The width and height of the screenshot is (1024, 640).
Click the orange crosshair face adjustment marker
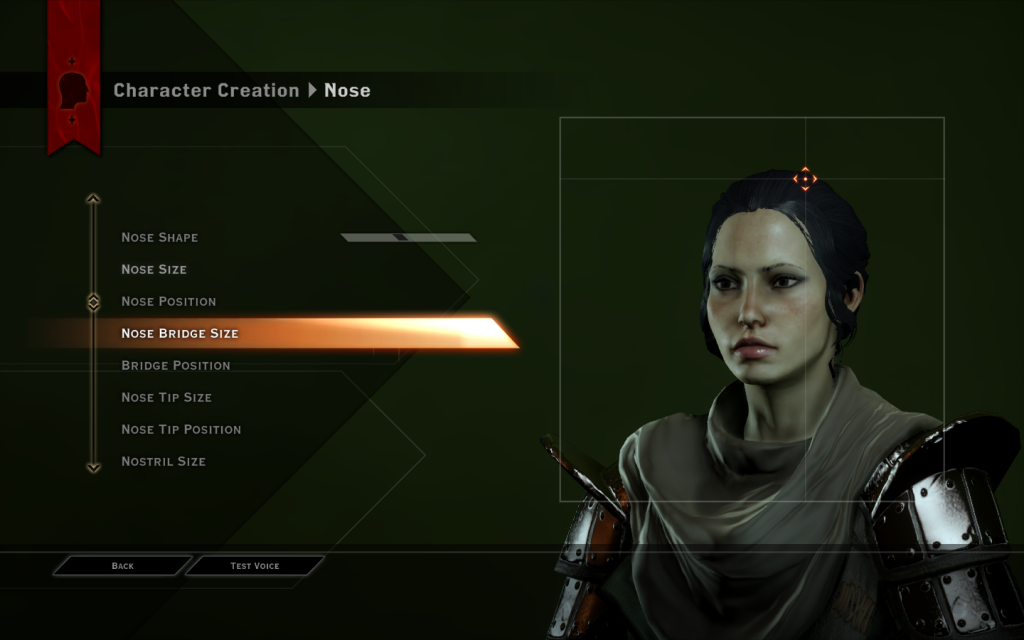pyautogui.click(x=805, y=179)
